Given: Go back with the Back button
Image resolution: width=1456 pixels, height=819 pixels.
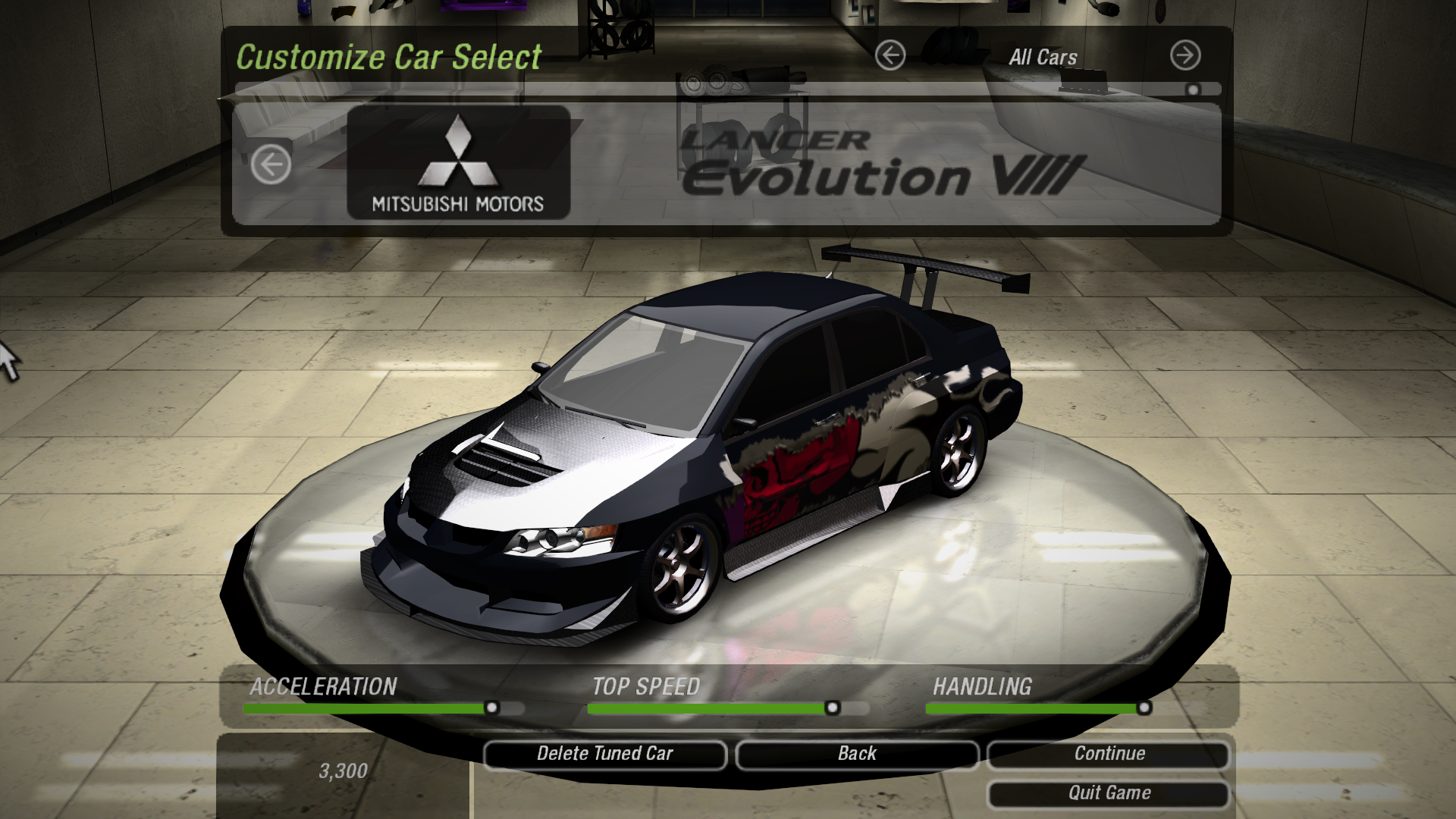Looking at the screenshot, I should (x=857, y=754).
